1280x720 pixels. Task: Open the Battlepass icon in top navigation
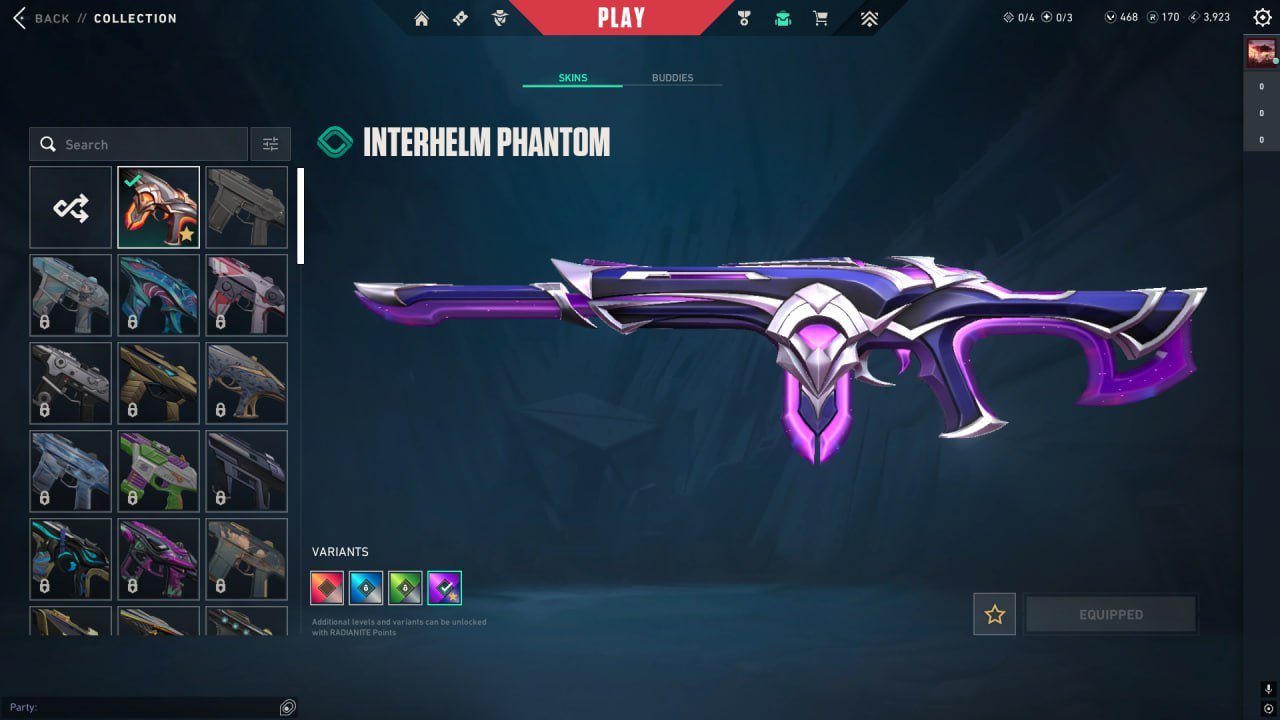459,17
